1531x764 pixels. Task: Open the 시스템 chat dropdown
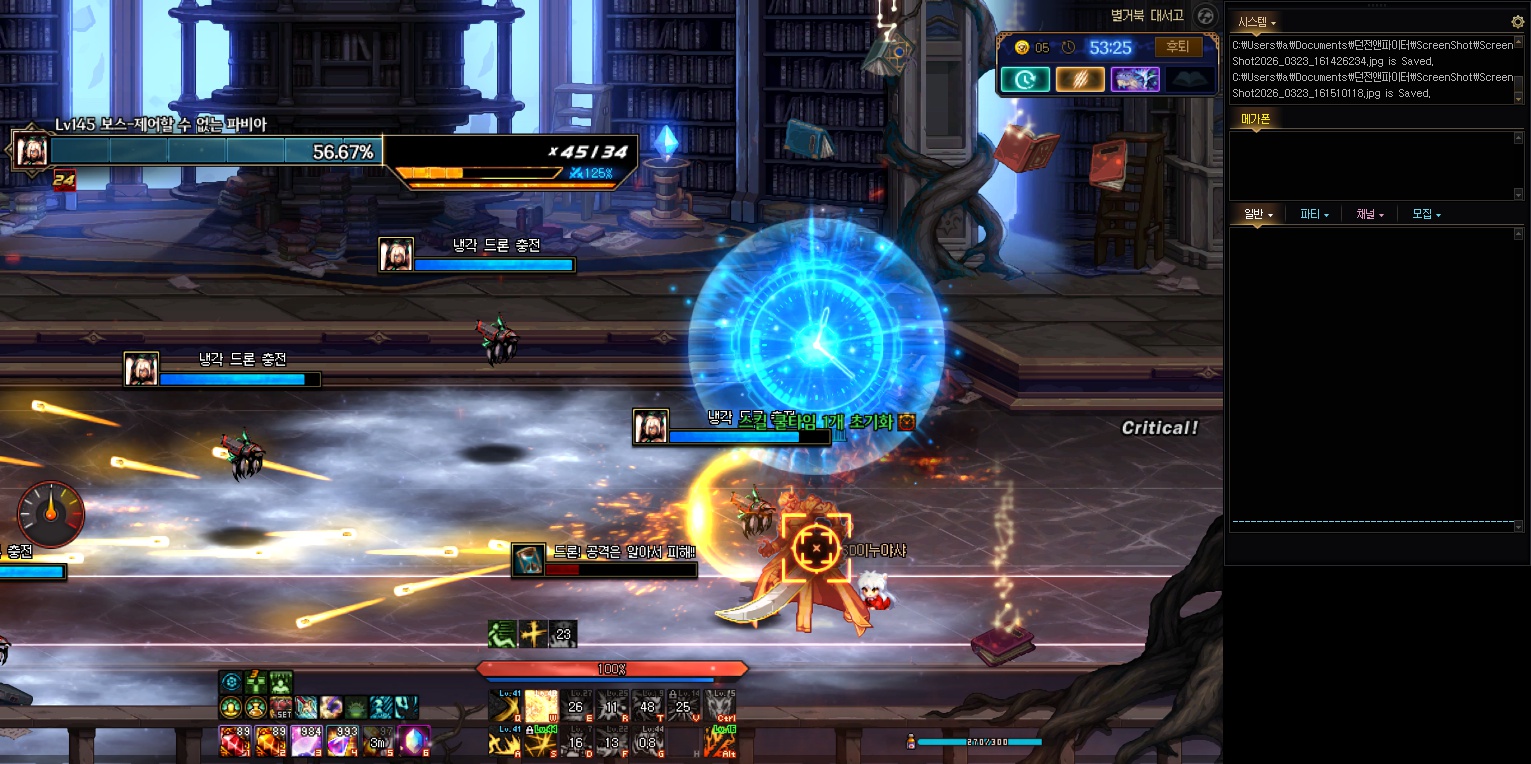[1257, 21]
